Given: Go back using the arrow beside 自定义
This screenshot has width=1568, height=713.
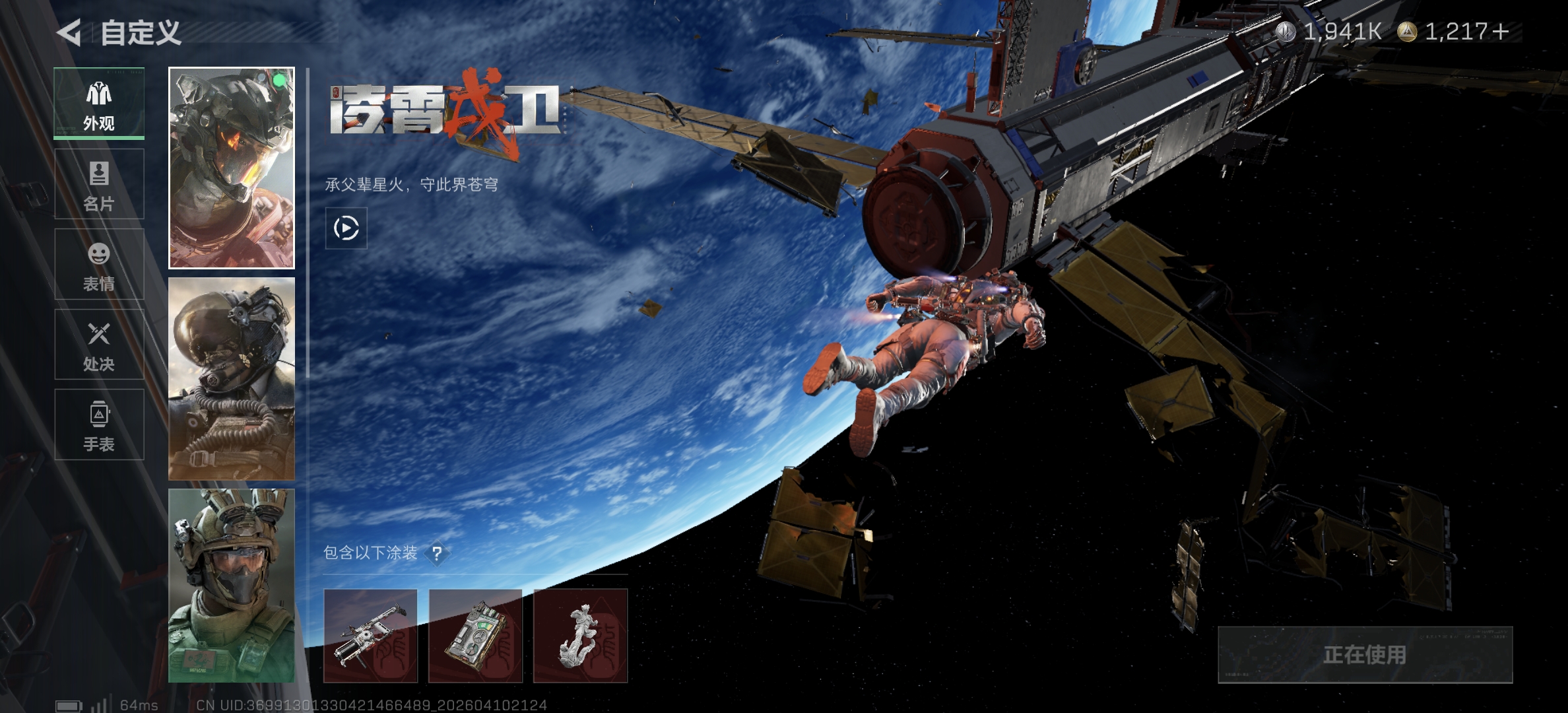Looking at the screenshot, I should (69, 32).
